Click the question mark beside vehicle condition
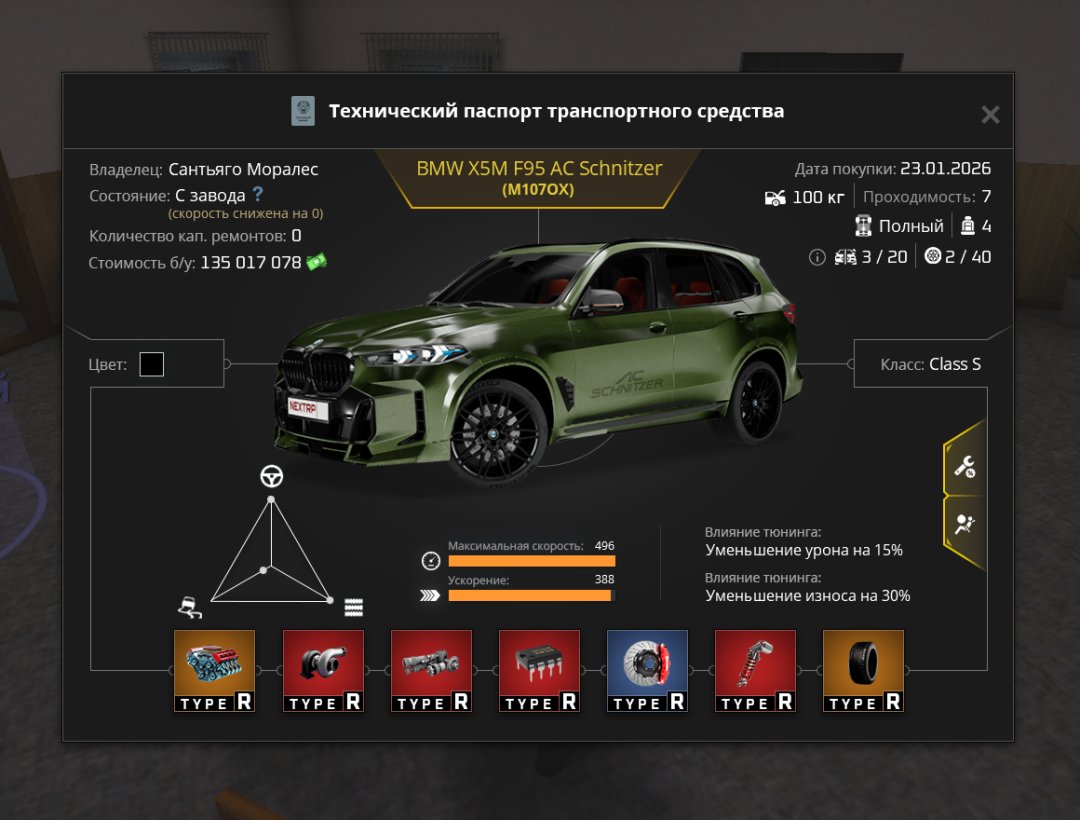1080x820 pixels. (258, 194)
